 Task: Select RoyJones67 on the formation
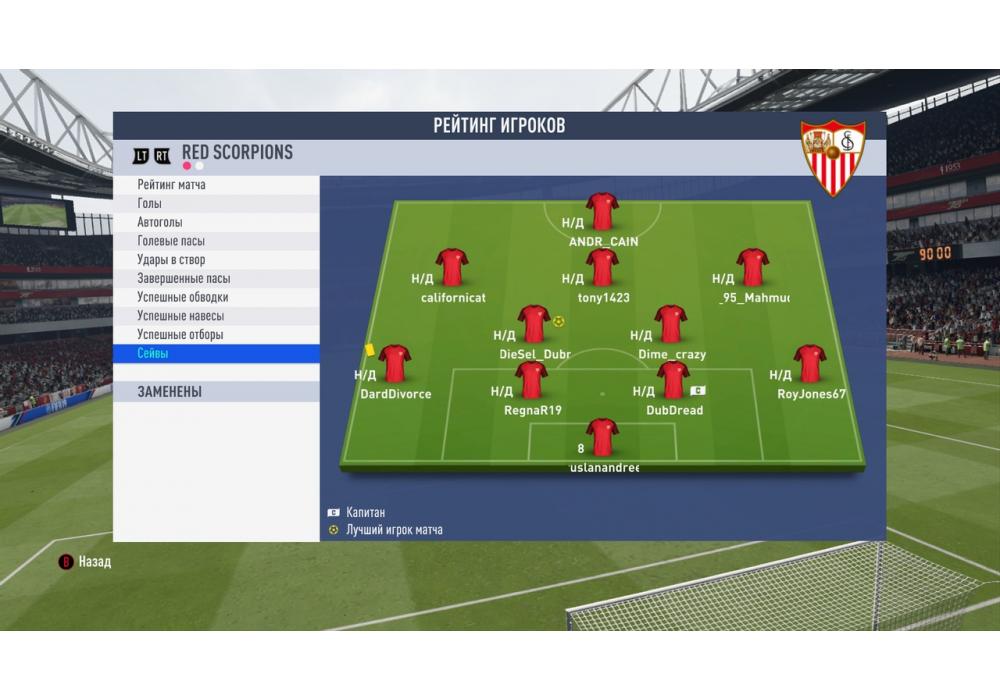pos(809,364)
